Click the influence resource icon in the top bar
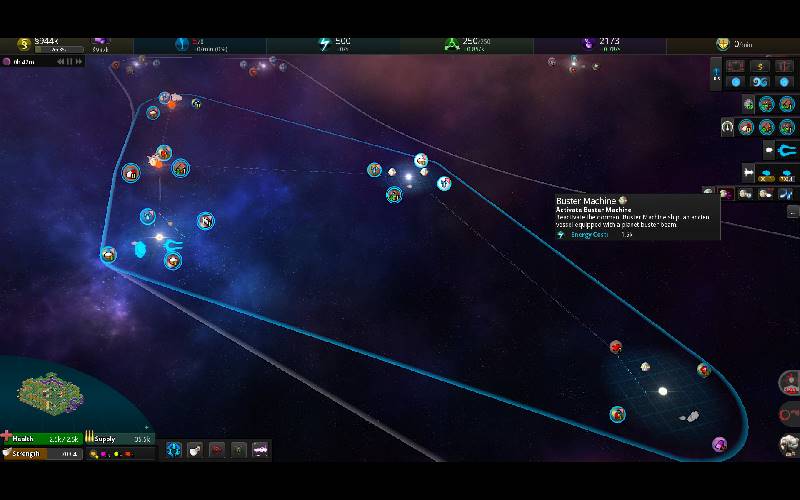 point(100,44)
